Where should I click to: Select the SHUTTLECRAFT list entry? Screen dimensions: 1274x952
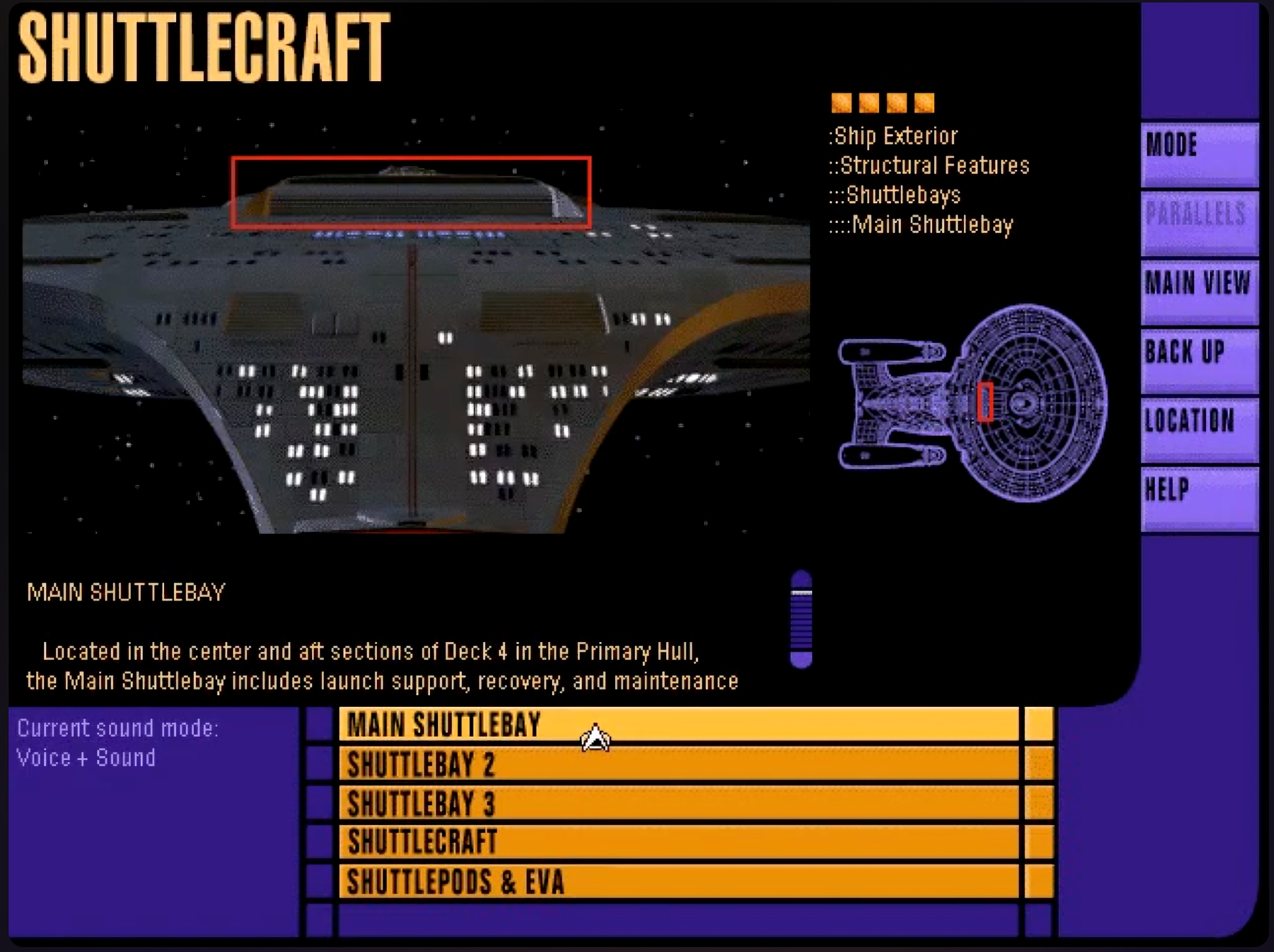coord(633,843)
